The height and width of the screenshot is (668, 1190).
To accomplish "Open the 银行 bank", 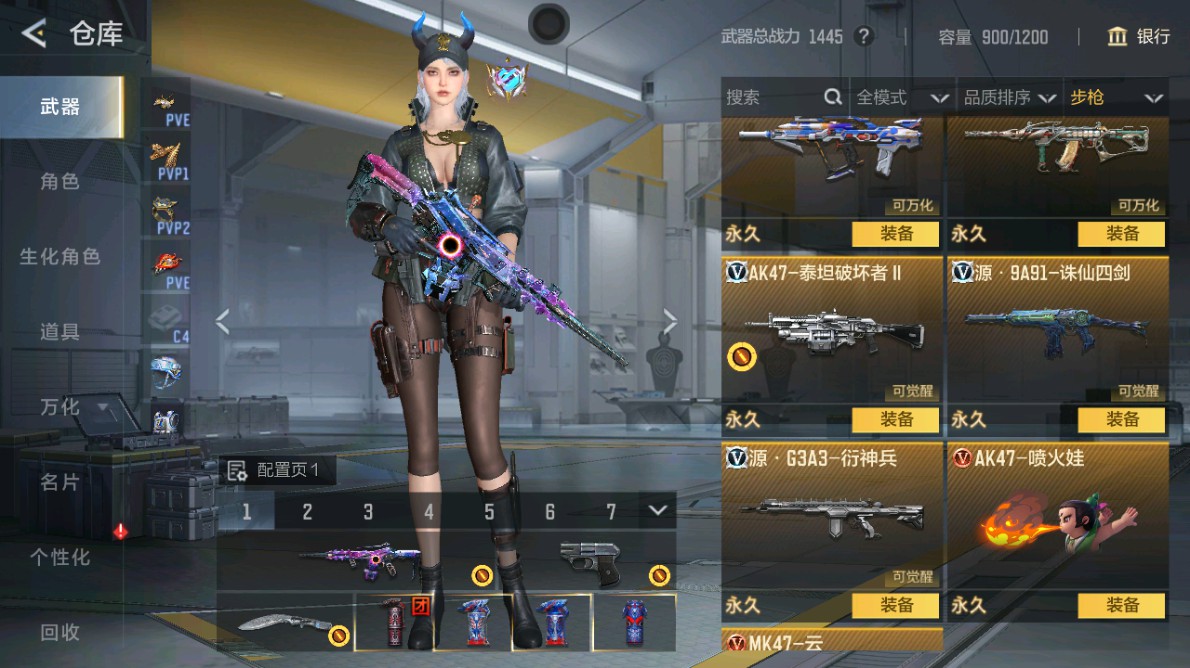I will [1139, 37].
